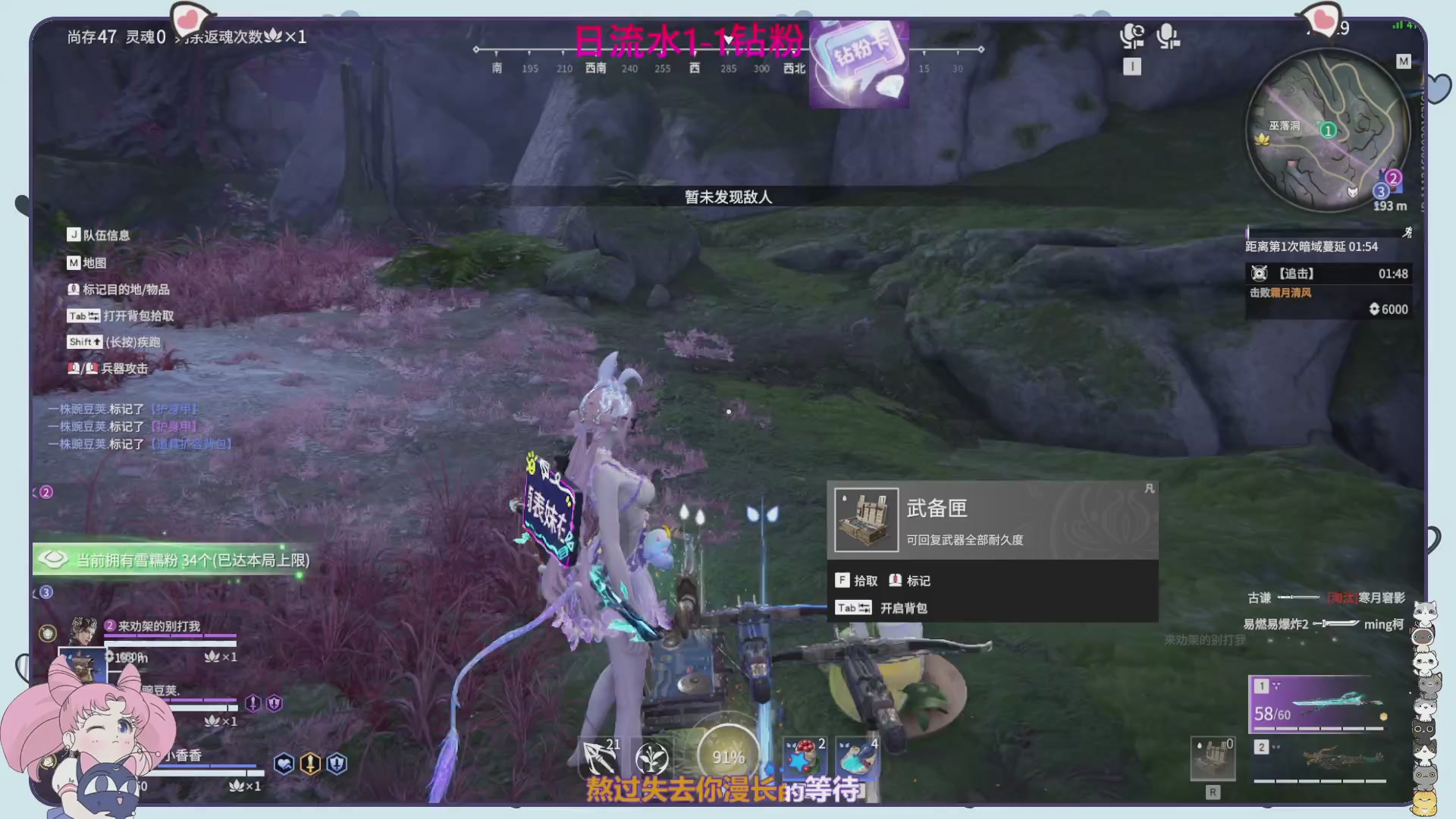Click the plant/harvest skill icon near the hotbar
This screenshot has height=819, width=1456.
click(x=651, y=756)
